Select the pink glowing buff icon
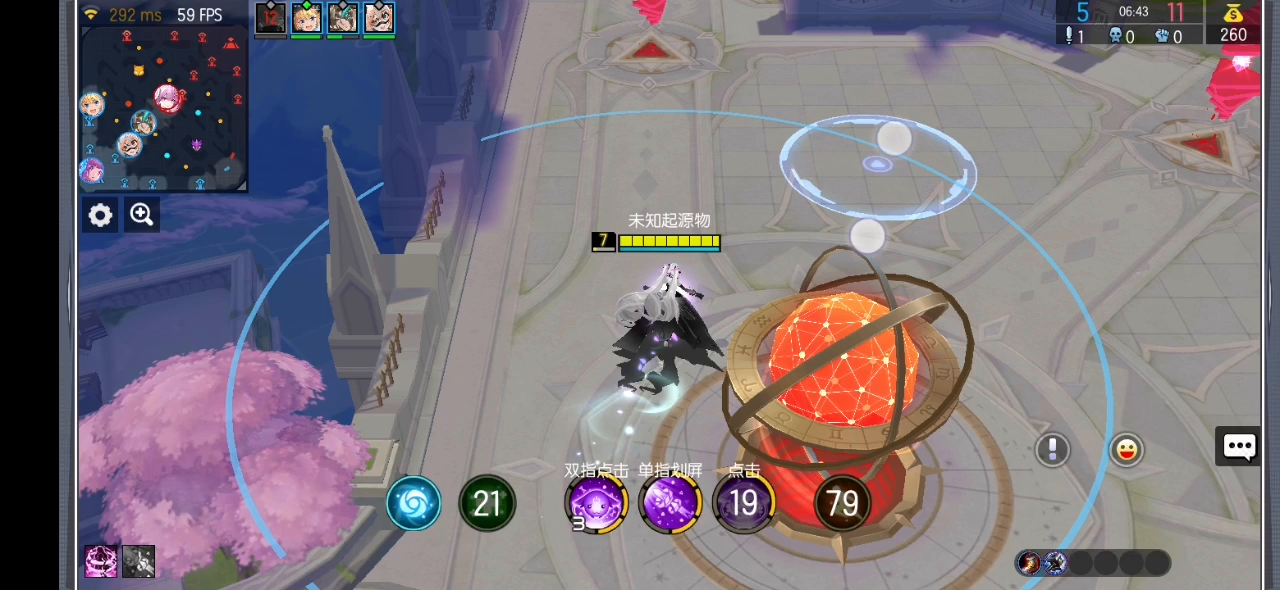 click(101, 562)
